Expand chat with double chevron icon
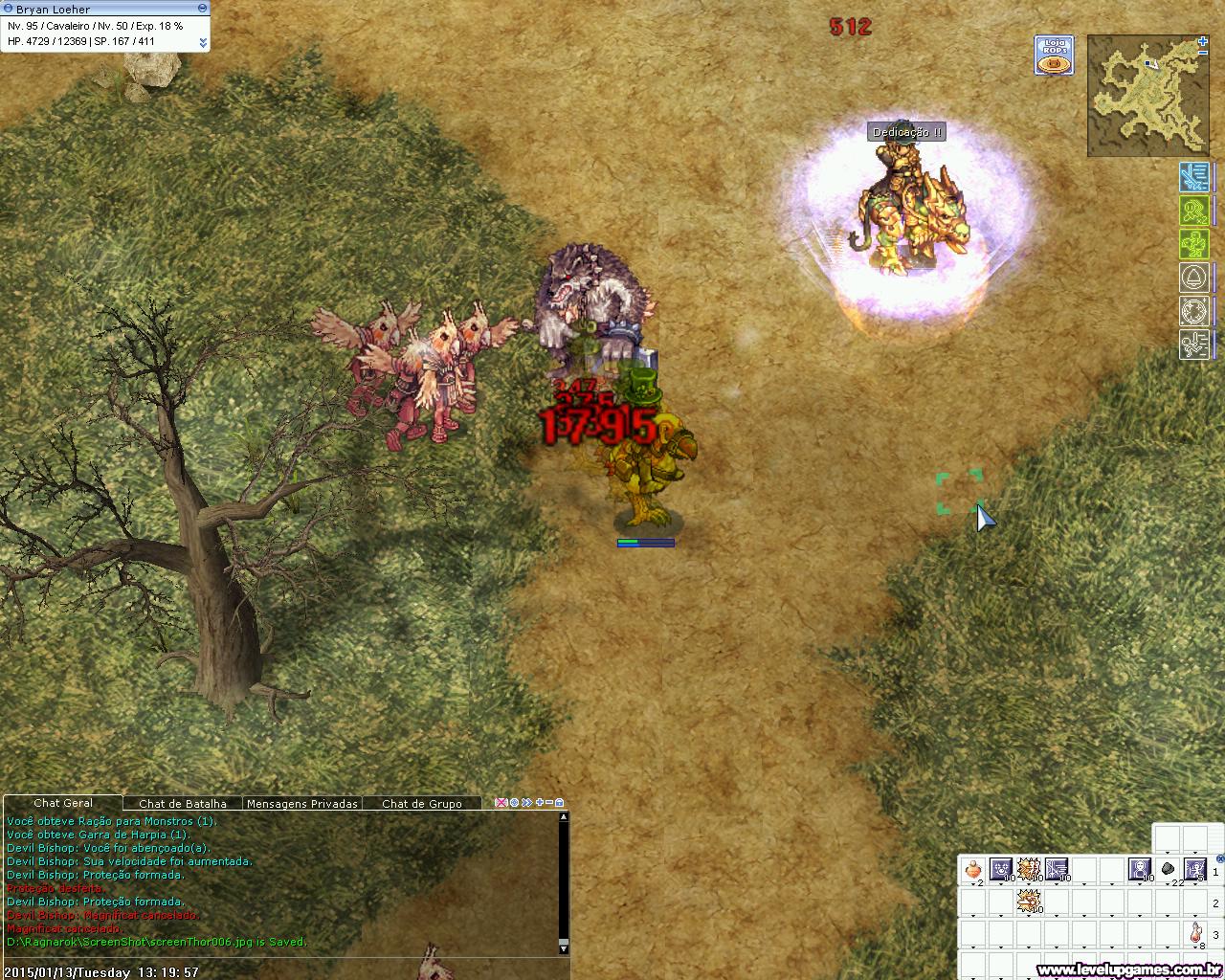Image resolution: width=1225 pixels, height=980 pixels. 526,804
